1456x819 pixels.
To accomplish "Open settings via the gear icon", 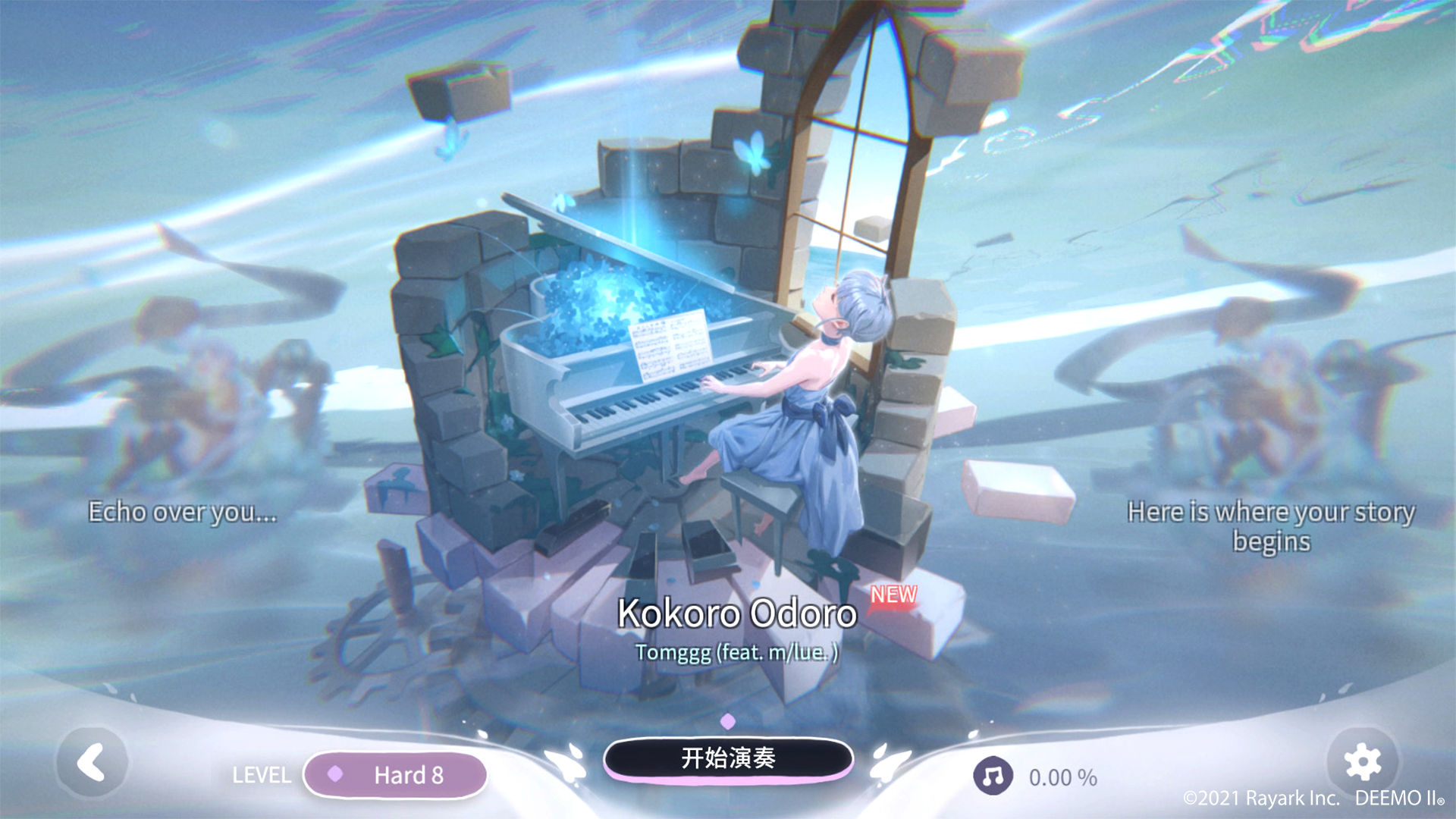I will click(x=1362, y=761).
